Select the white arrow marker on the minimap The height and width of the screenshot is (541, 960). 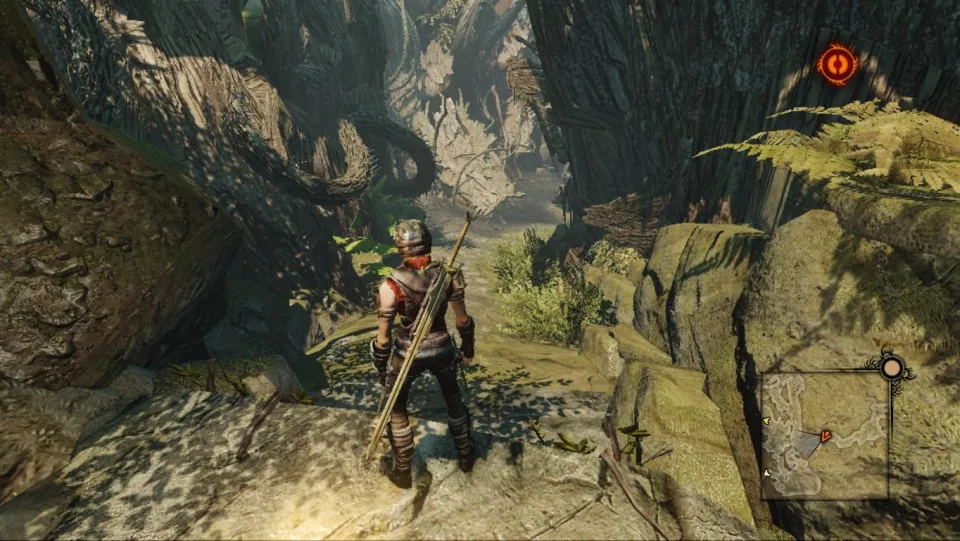pyautogui.click(x=766, y=472)
